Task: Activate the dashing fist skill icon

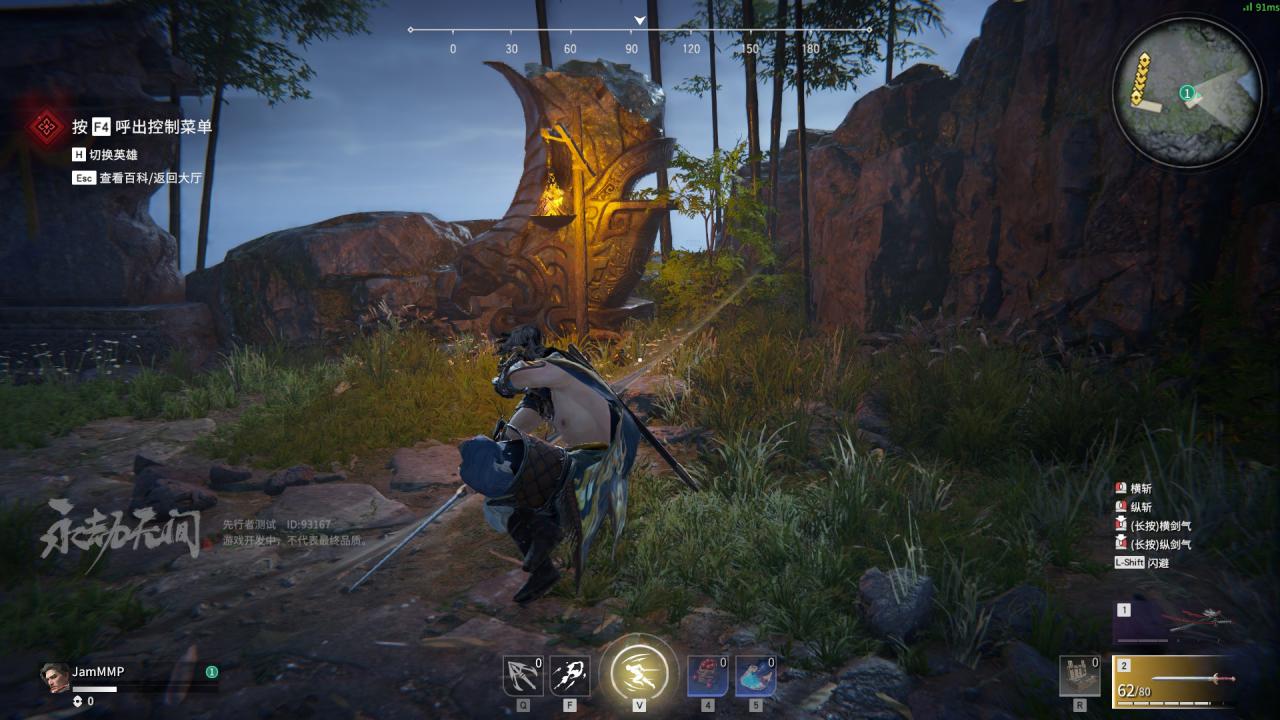Action: click(x=570, y=676)
